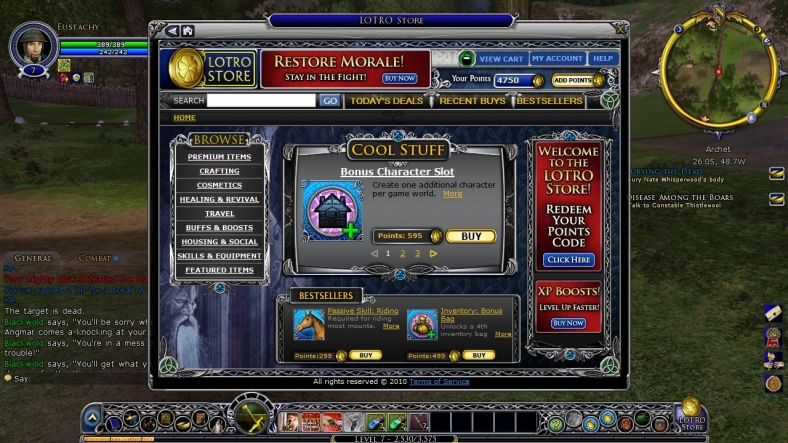Click the Restore Morale Buy Now banner button
Image resolution: width=788 pixels, height=443 pixels.
tap(399, 78)
